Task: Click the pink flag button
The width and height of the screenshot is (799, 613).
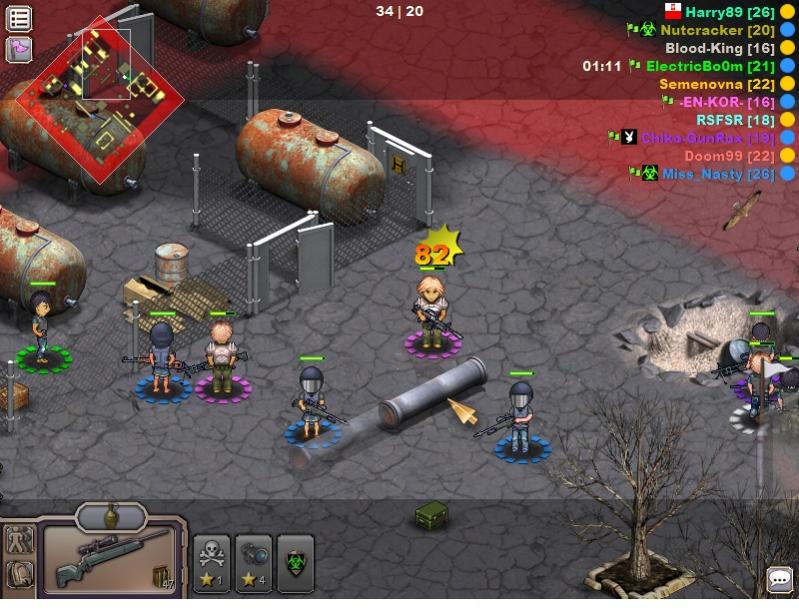Action: click(19, 49)
